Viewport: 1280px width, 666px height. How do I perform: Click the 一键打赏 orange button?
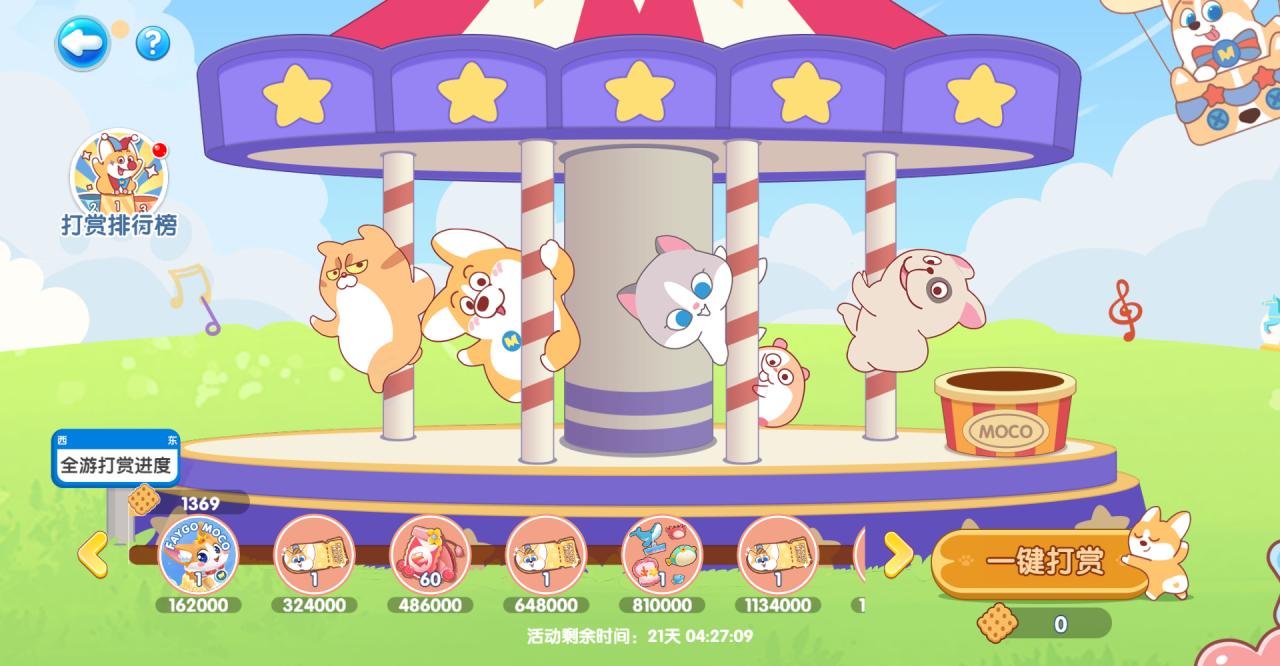pyautogui.click(x=1043, y=563)
